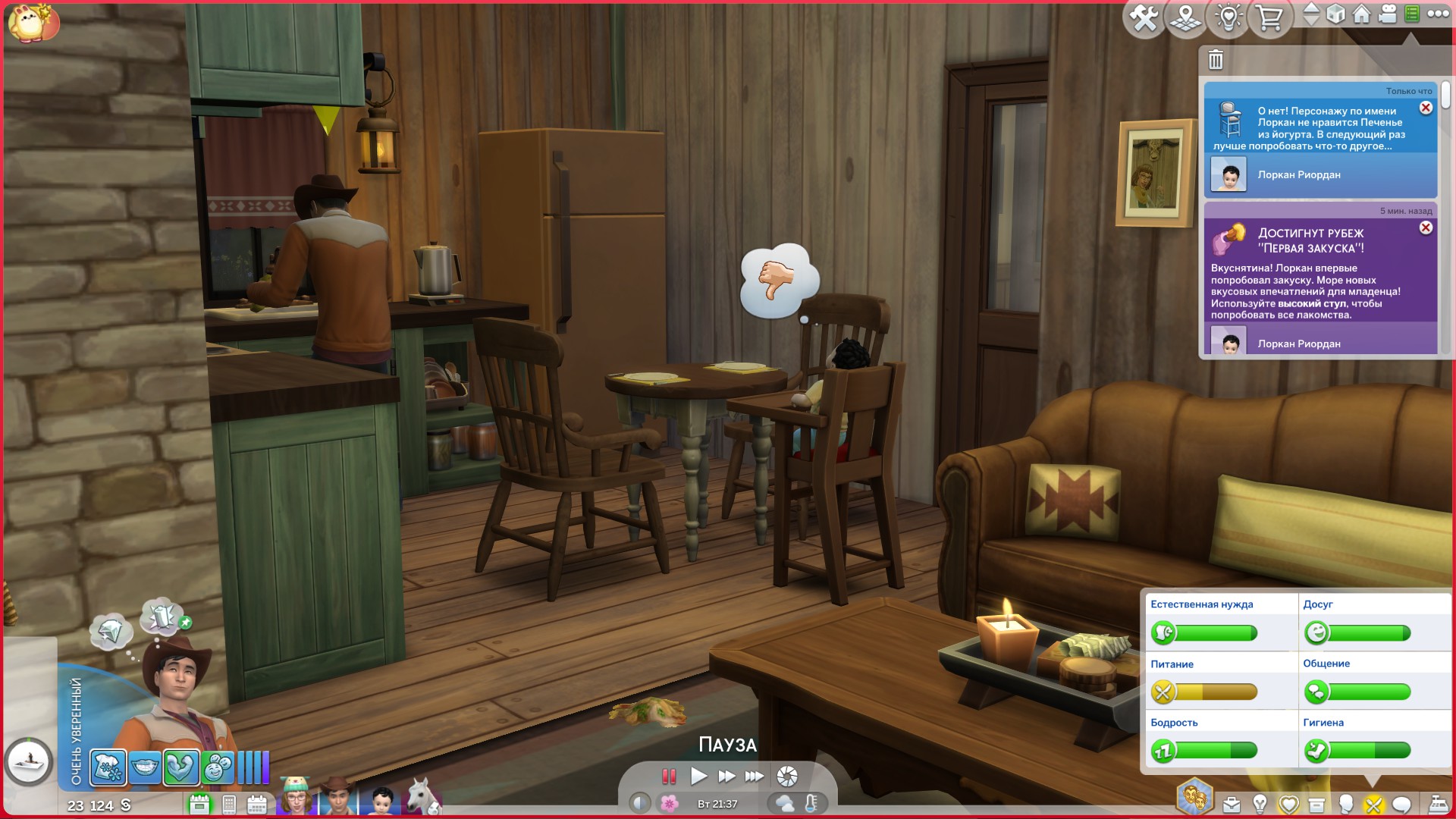This screenshot has width=1456, height=819.
Task: Open the relationships speech bubble panel
Action: 1401,805
